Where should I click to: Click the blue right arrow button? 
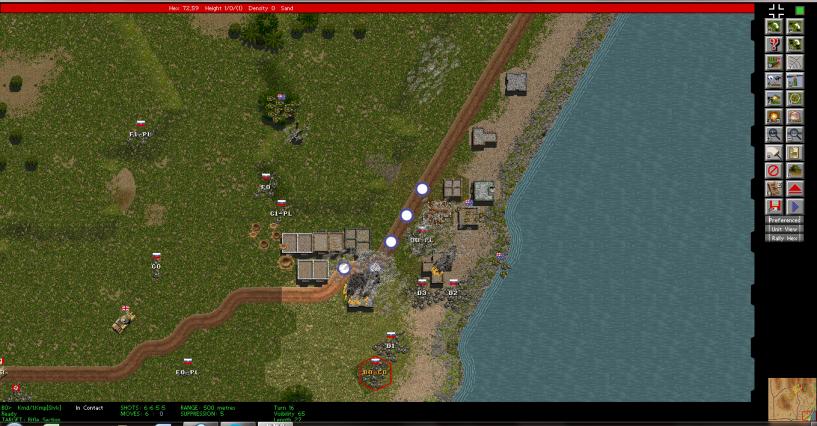tap(795, 206)
